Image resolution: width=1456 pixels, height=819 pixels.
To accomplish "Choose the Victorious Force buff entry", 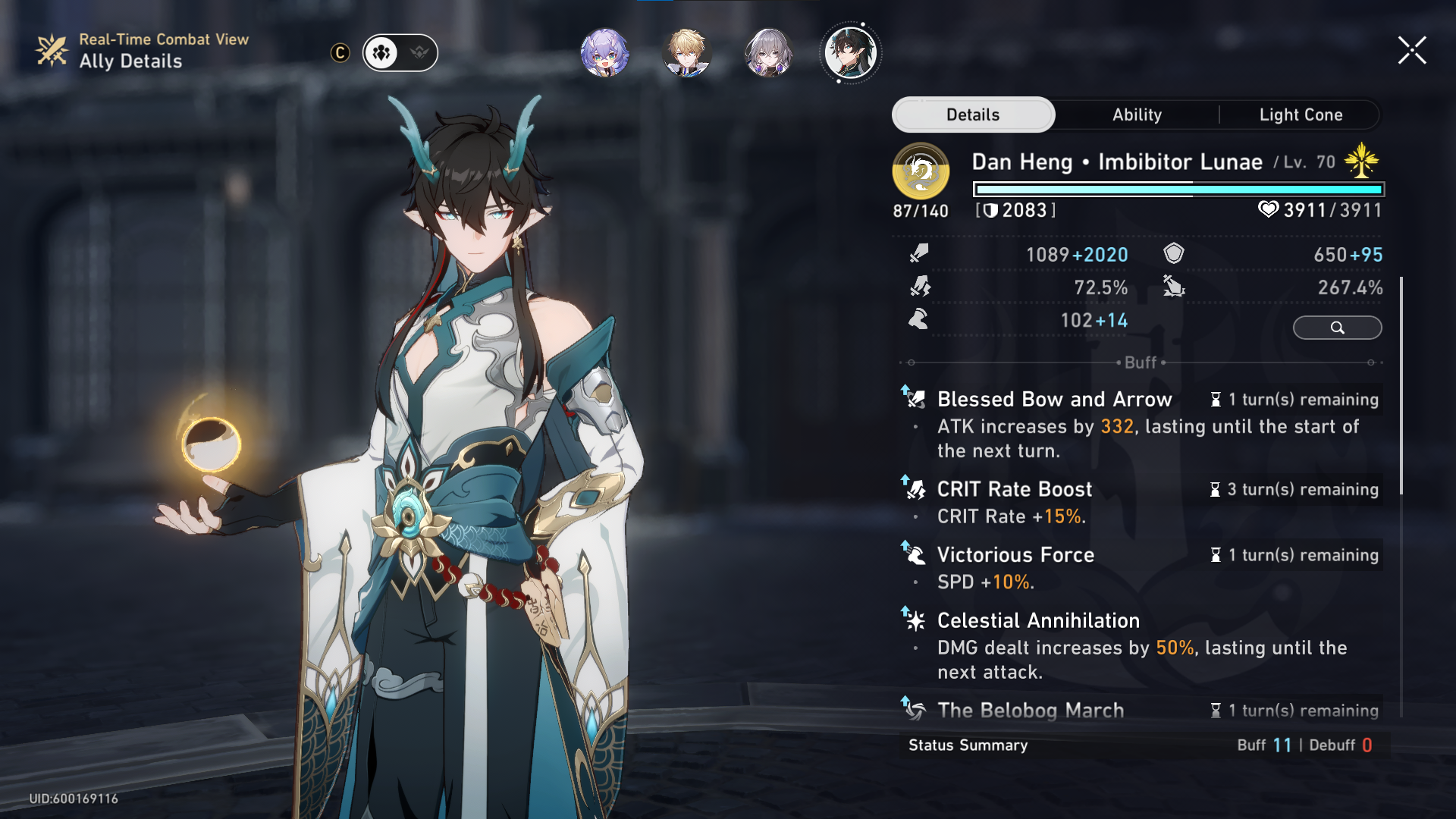I will tap(1015, 555).
